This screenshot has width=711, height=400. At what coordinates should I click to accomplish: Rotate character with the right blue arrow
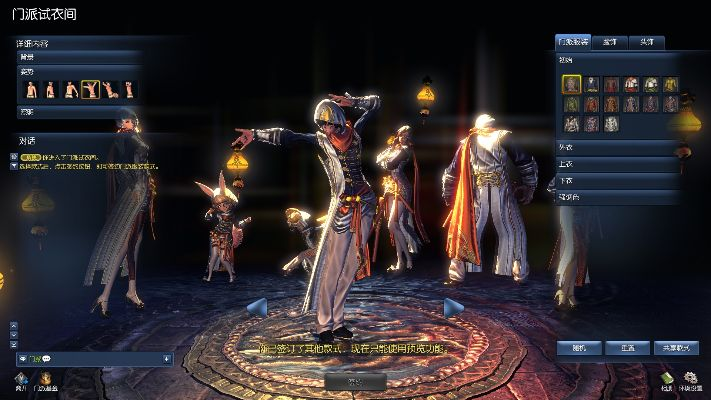(454, 306)
